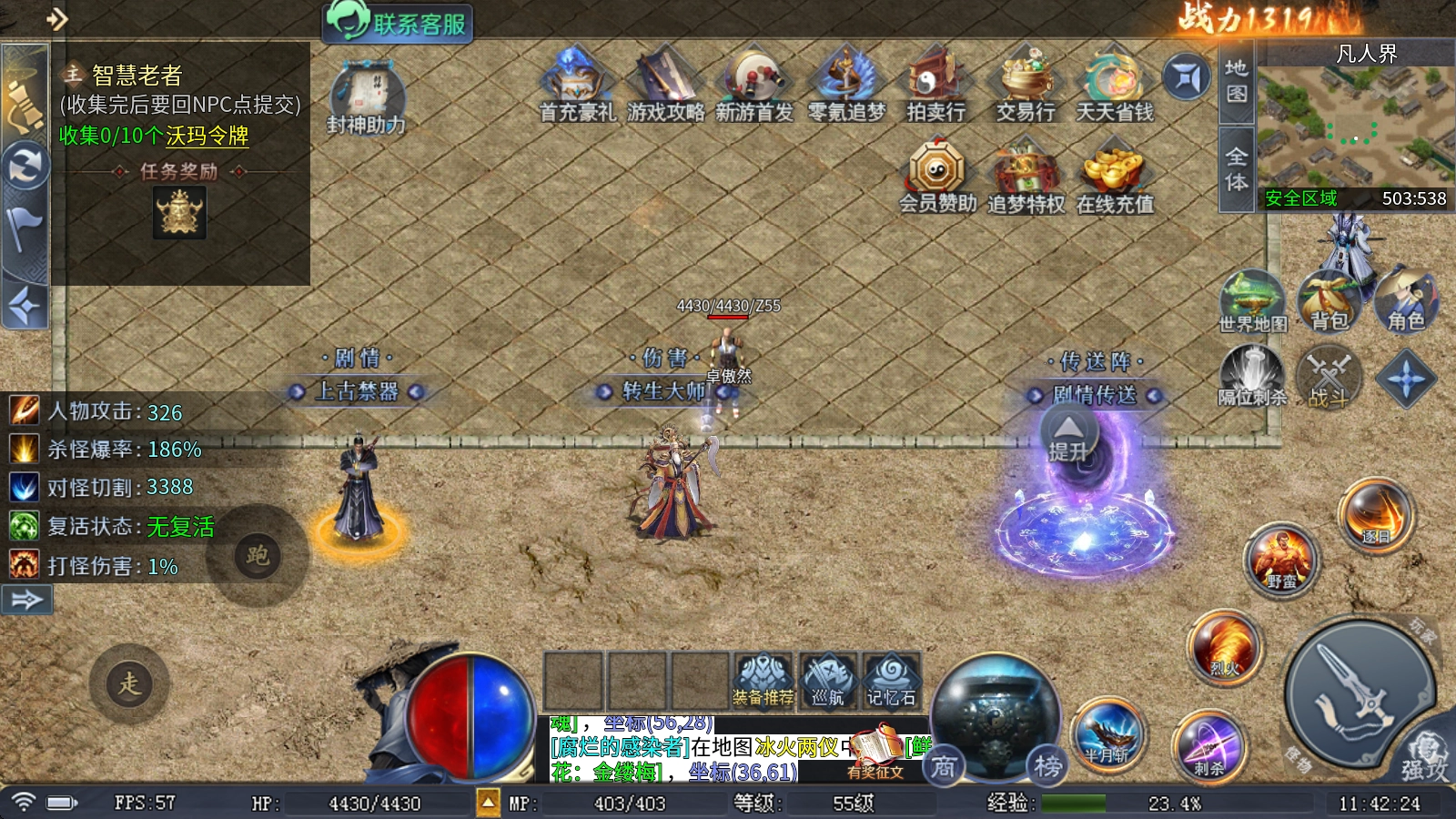Open the 角色 character panel
This screenshot has height=819, width=1456.
coord(1404,301)
